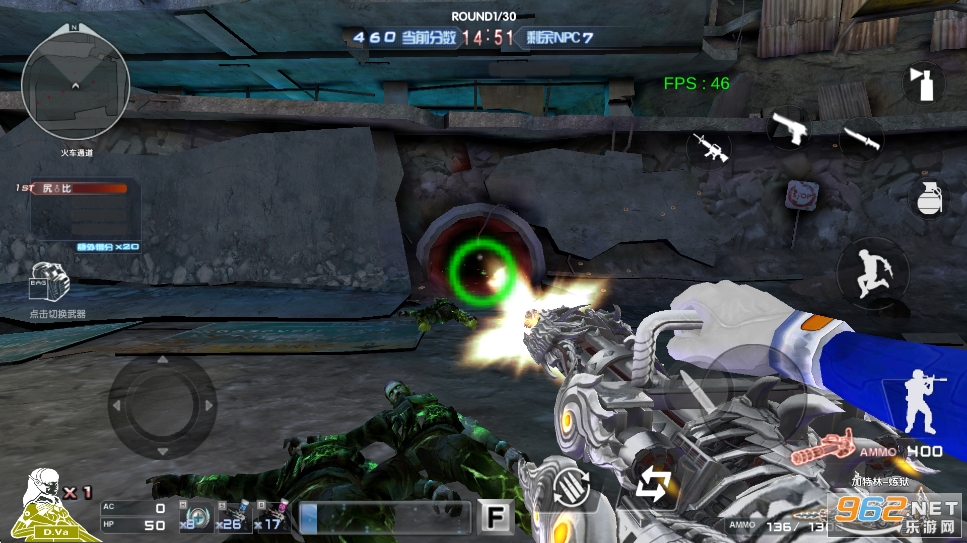
Task: Use the spray can button
Action: click(923, 82)
